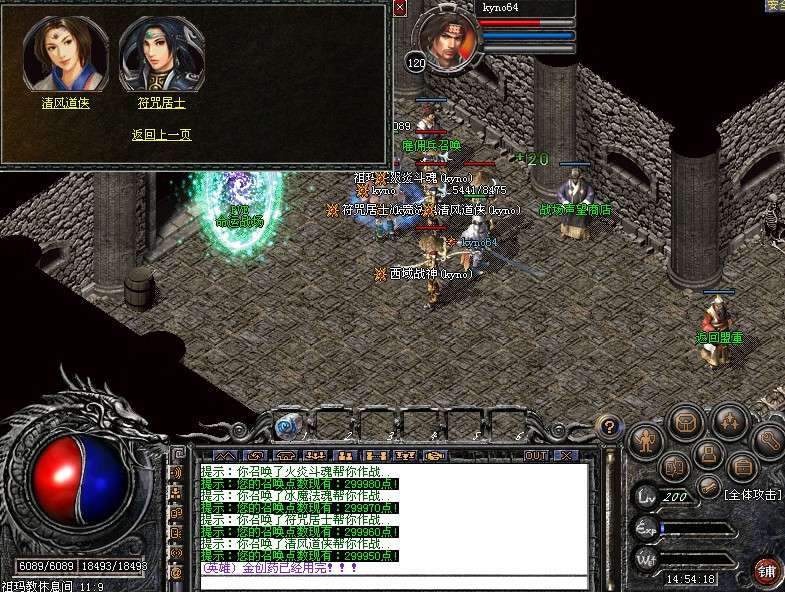
Task: Select the 清风道侠 summon link
Action: tap(66, 102)
